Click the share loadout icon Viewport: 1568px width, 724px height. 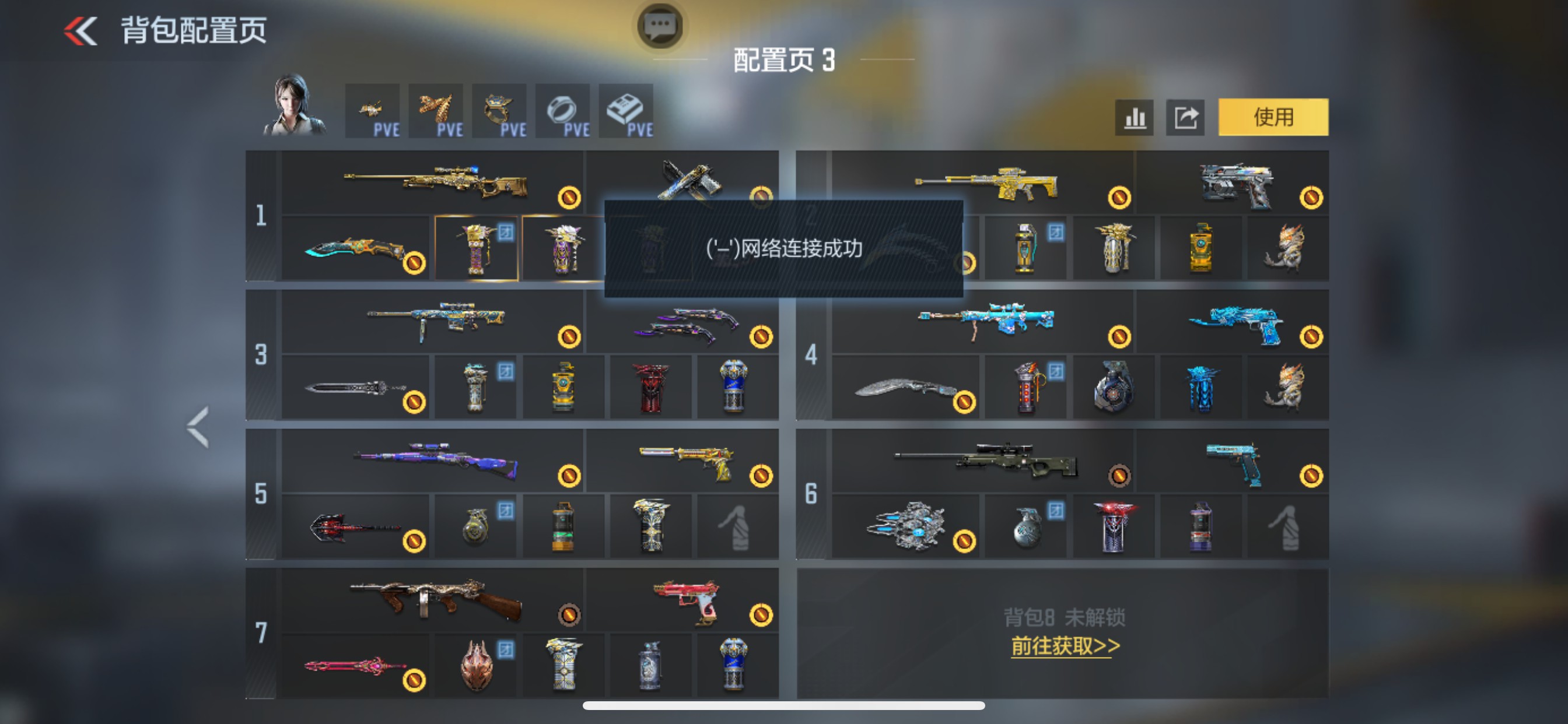click(1185, 117)
